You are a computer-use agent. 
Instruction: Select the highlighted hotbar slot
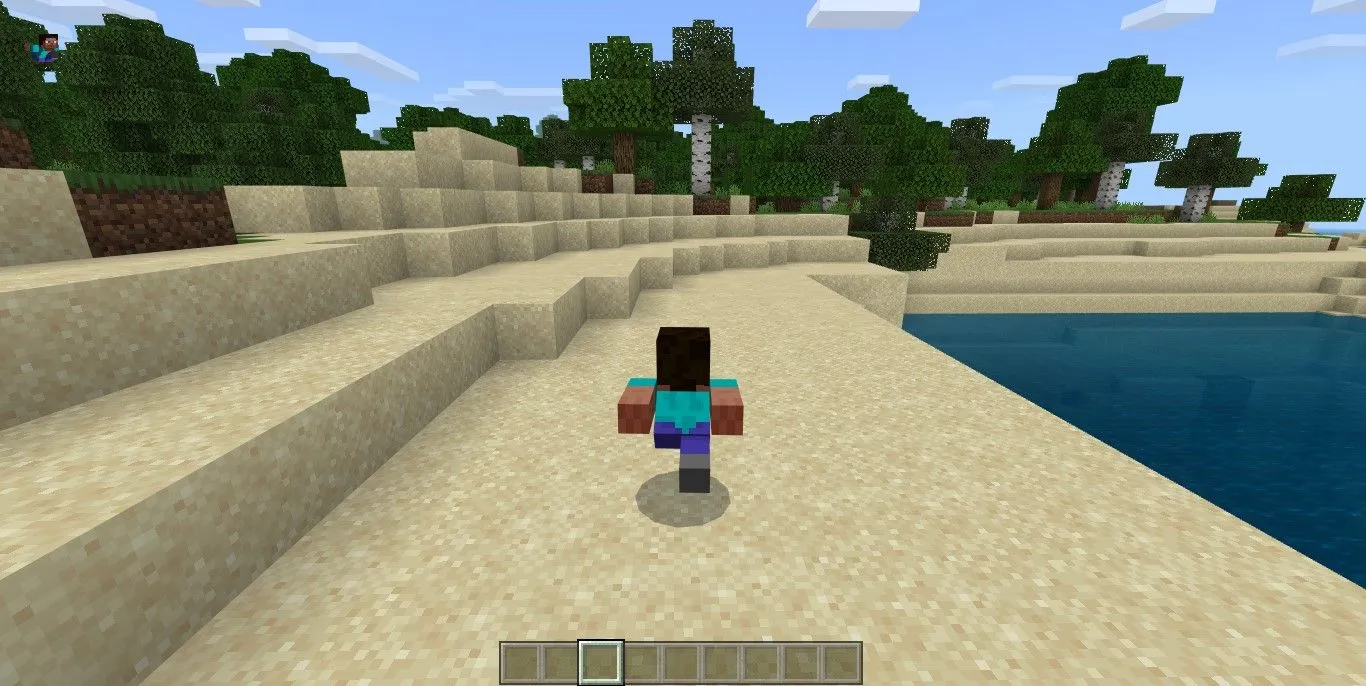pos(601,663)
